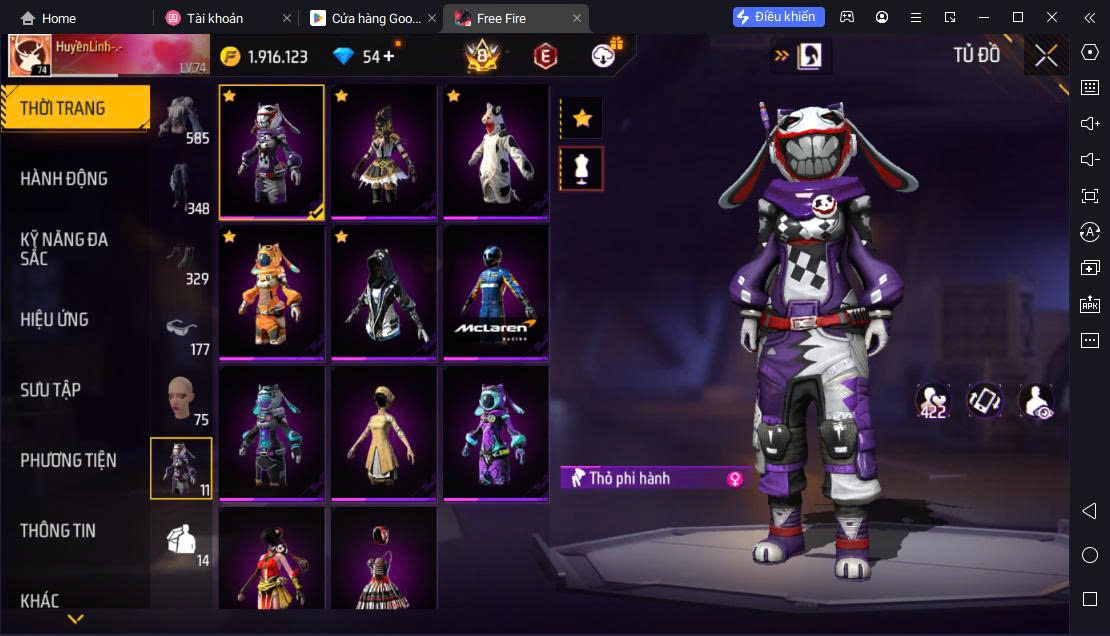Add diamonds with the plus button
Screen dimensions: 1110x636
[389, 56]
